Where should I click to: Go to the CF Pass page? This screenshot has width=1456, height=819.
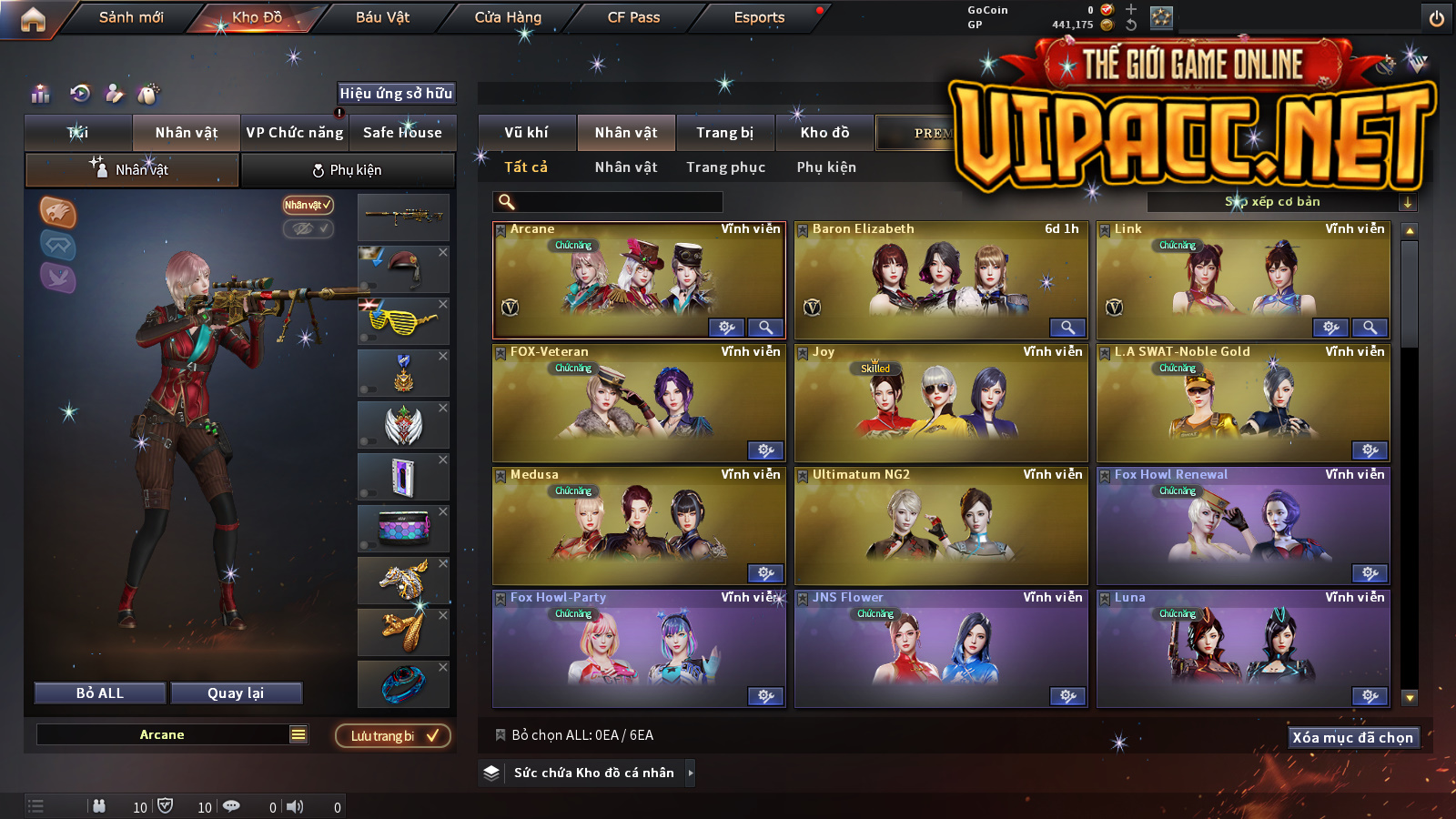tap(633, 17)
